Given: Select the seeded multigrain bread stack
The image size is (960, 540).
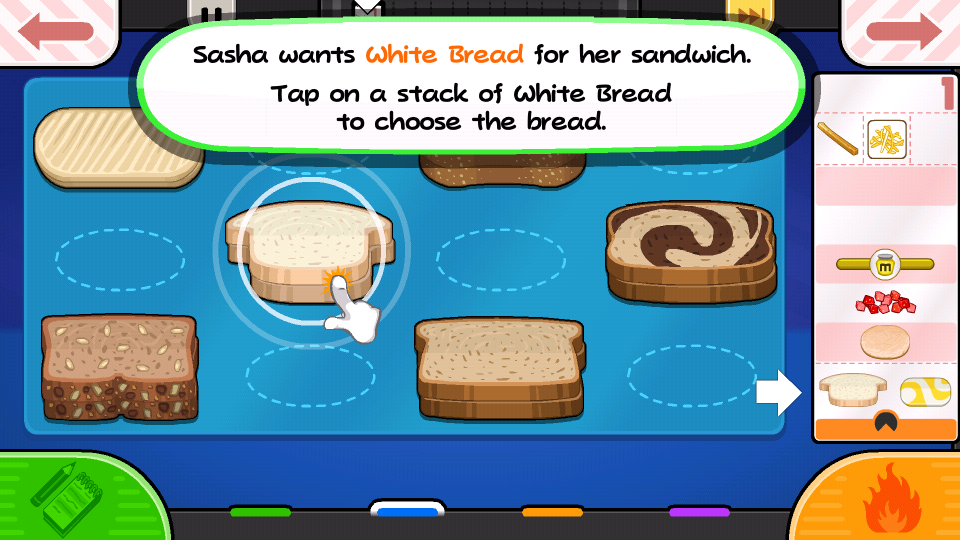Looking at the screenshot, I should pyautogui.click(x=119, y=366).
